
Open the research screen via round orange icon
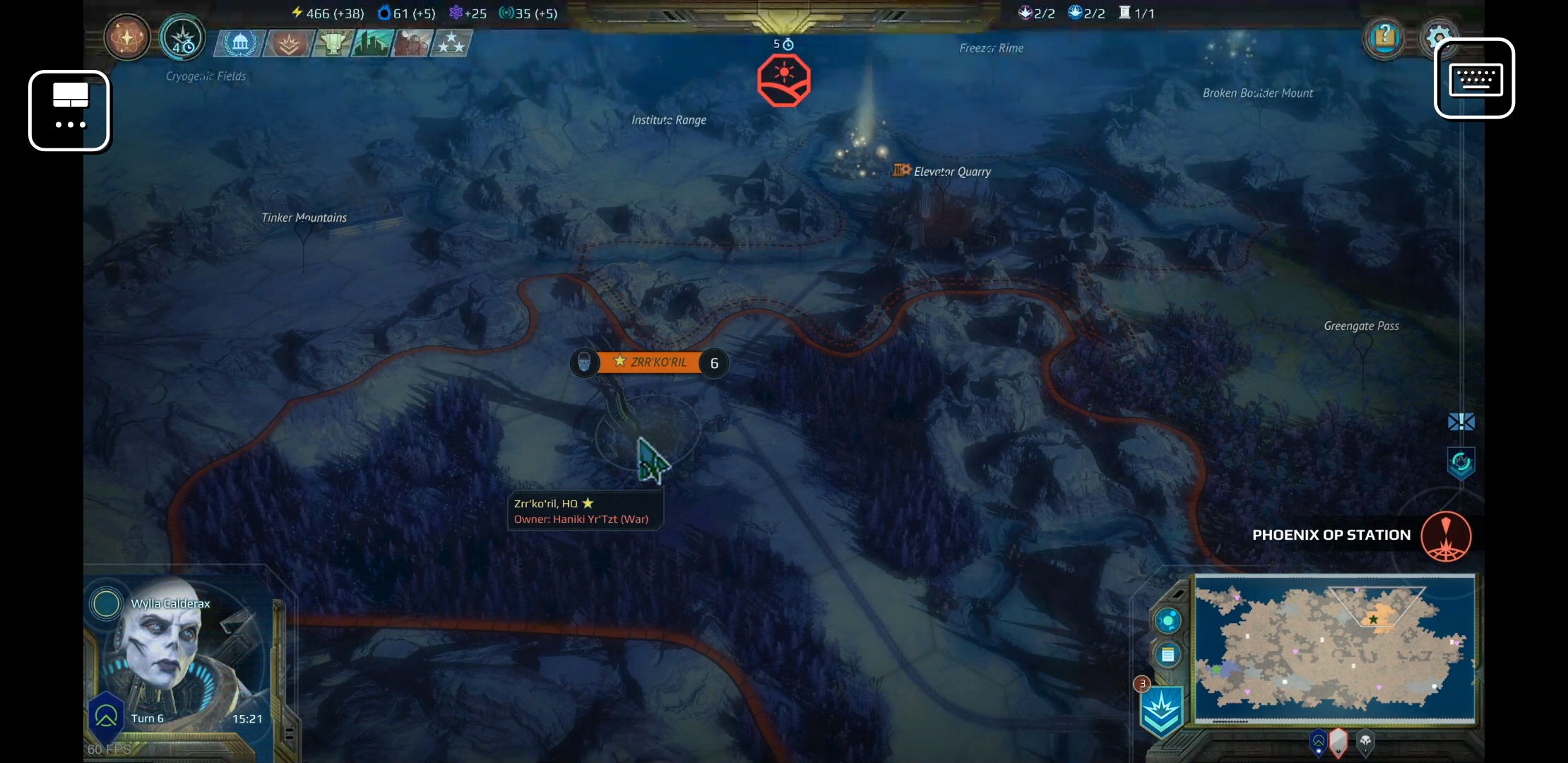(126, 38)
